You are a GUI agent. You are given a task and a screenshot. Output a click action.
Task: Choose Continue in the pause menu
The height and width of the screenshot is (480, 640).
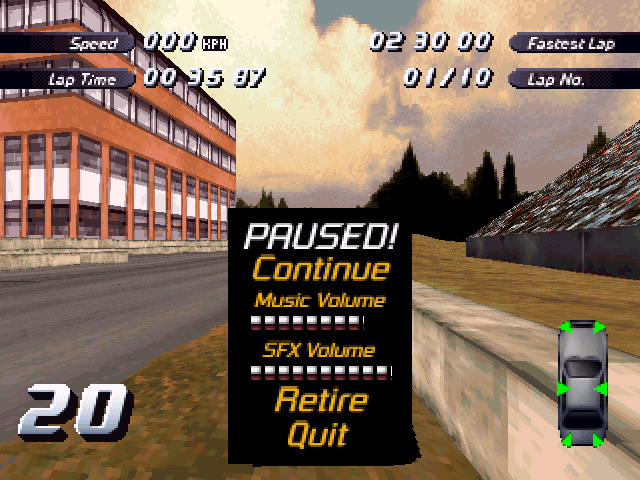[x=320, y=269]
